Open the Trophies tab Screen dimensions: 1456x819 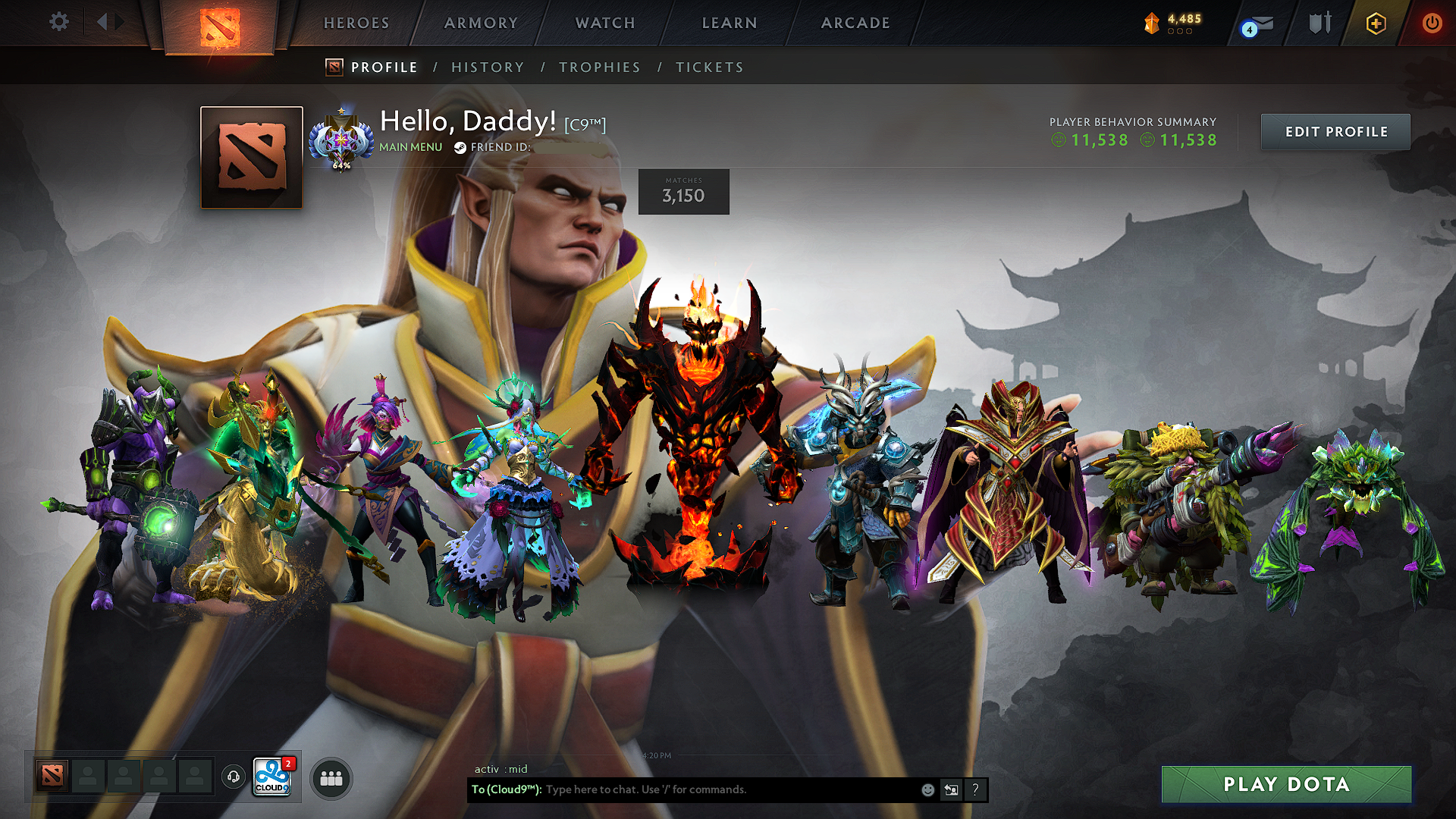(x=599, y=67)
